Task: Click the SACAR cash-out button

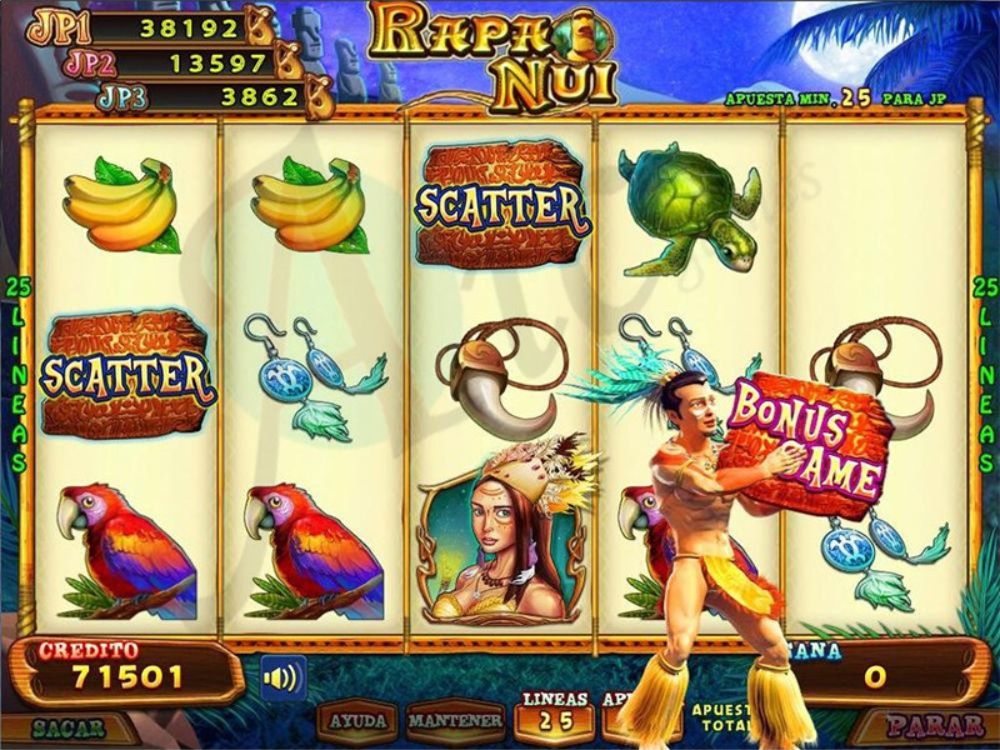Action: (68, 727)
